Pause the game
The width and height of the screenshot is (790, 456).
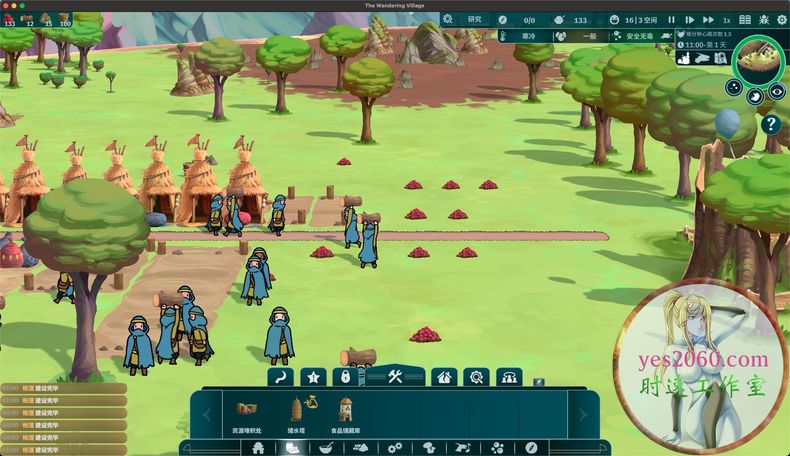672,19
